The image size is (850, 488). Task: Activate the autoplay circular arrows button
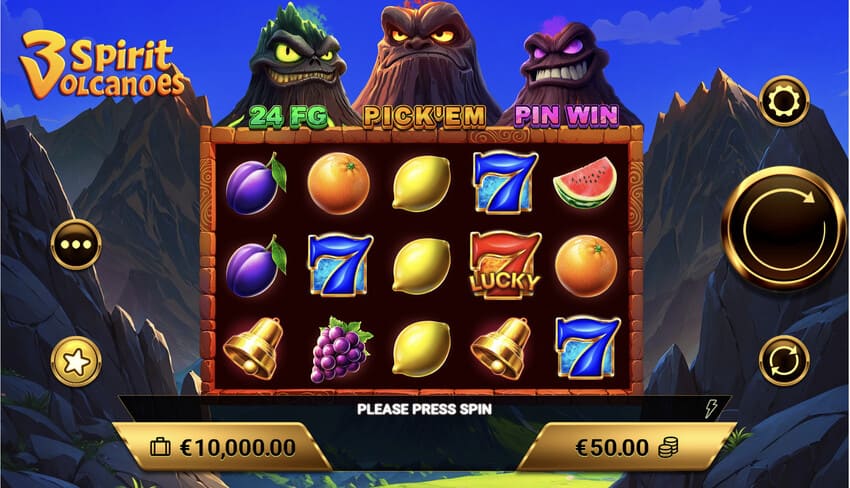(783, 360)
